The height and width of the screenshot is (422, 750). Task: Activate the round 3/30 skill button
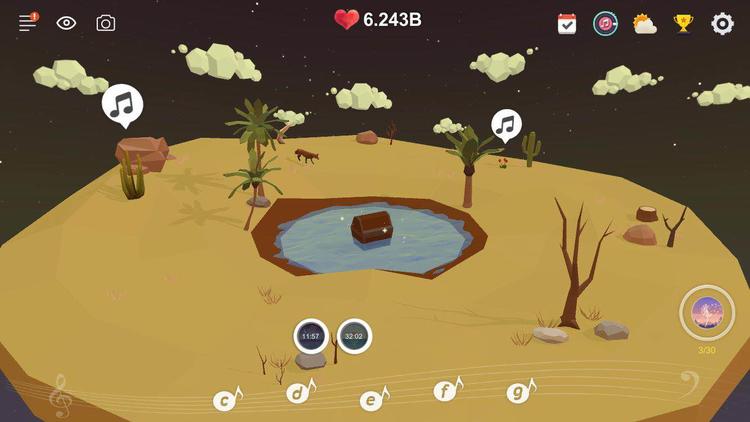click(x=707, y=313)
